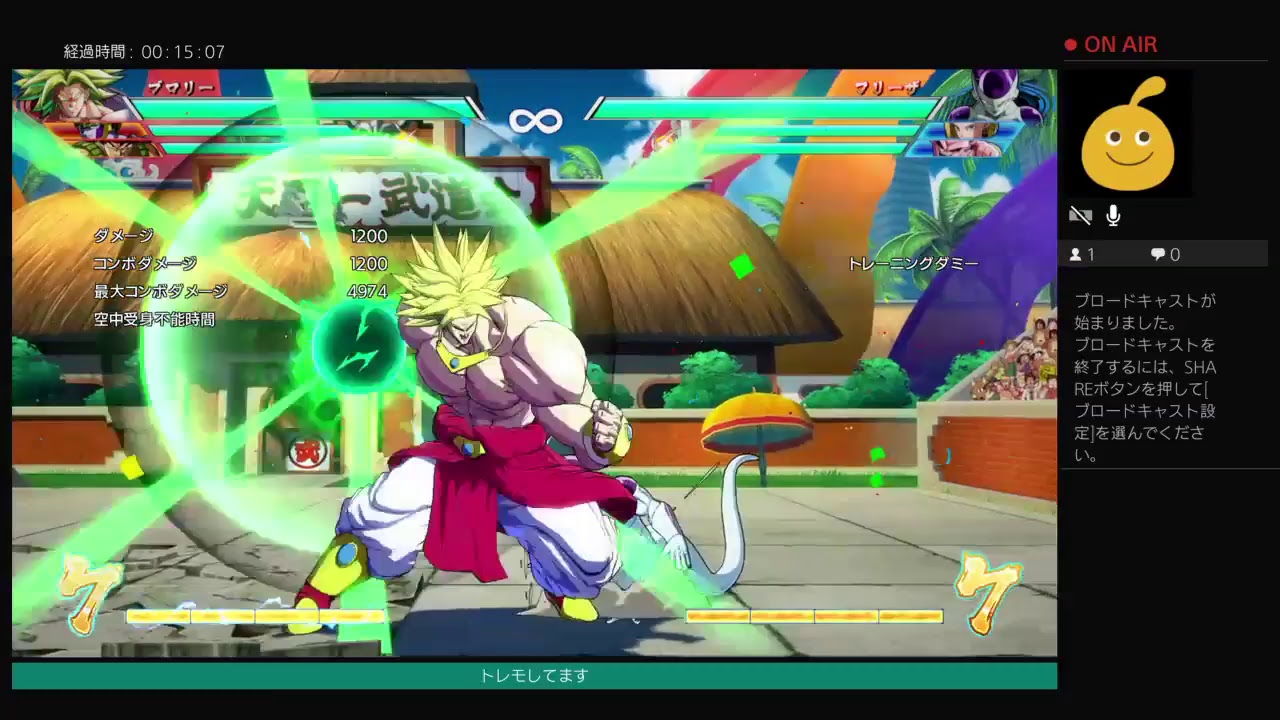The height and width of the screenshot is (720, 1280).
Task: Toggle the camera off indicator
Action: pyautogui.click(x=1080, y=215)
